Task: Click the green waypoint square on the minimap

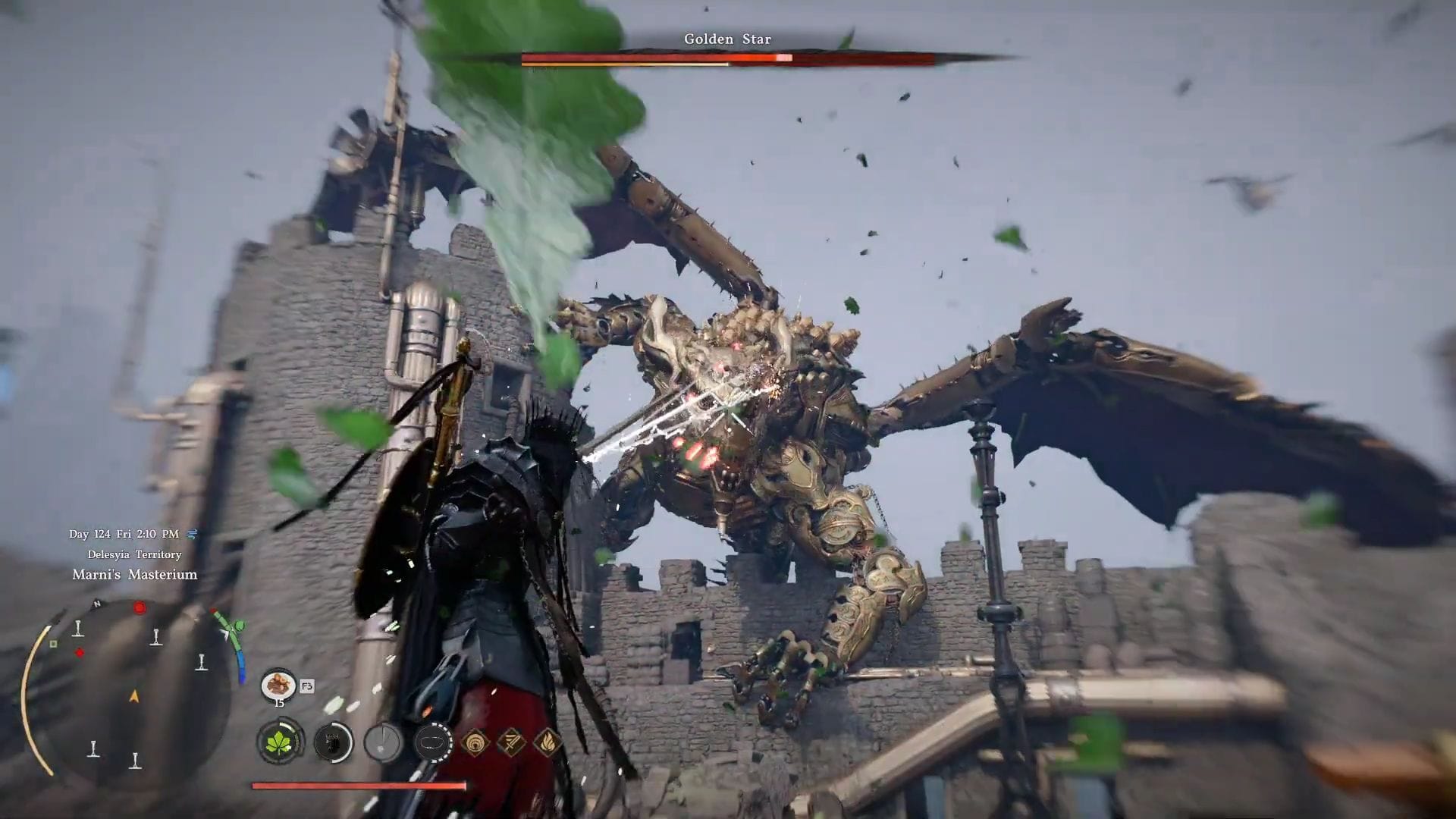Action: (52, 645)
